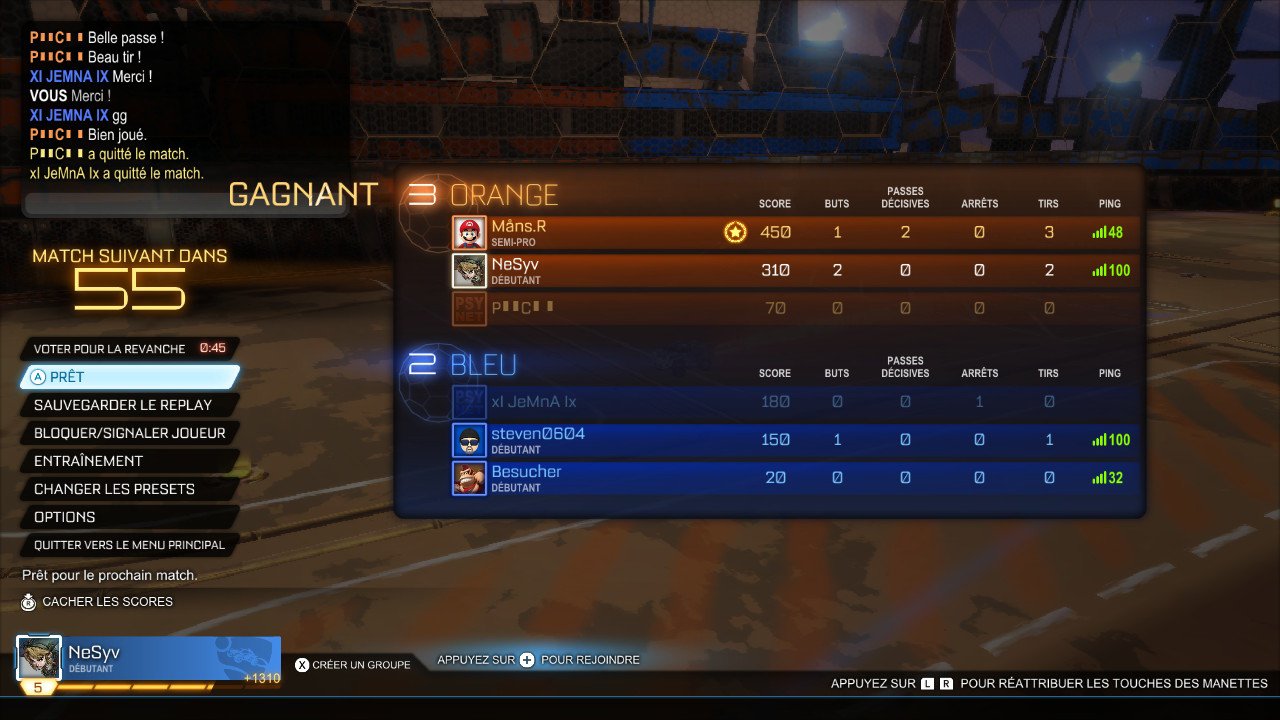Click Besucher's Donkey Kong avatar
1280x720 pixels.
[x=469, y=477]
